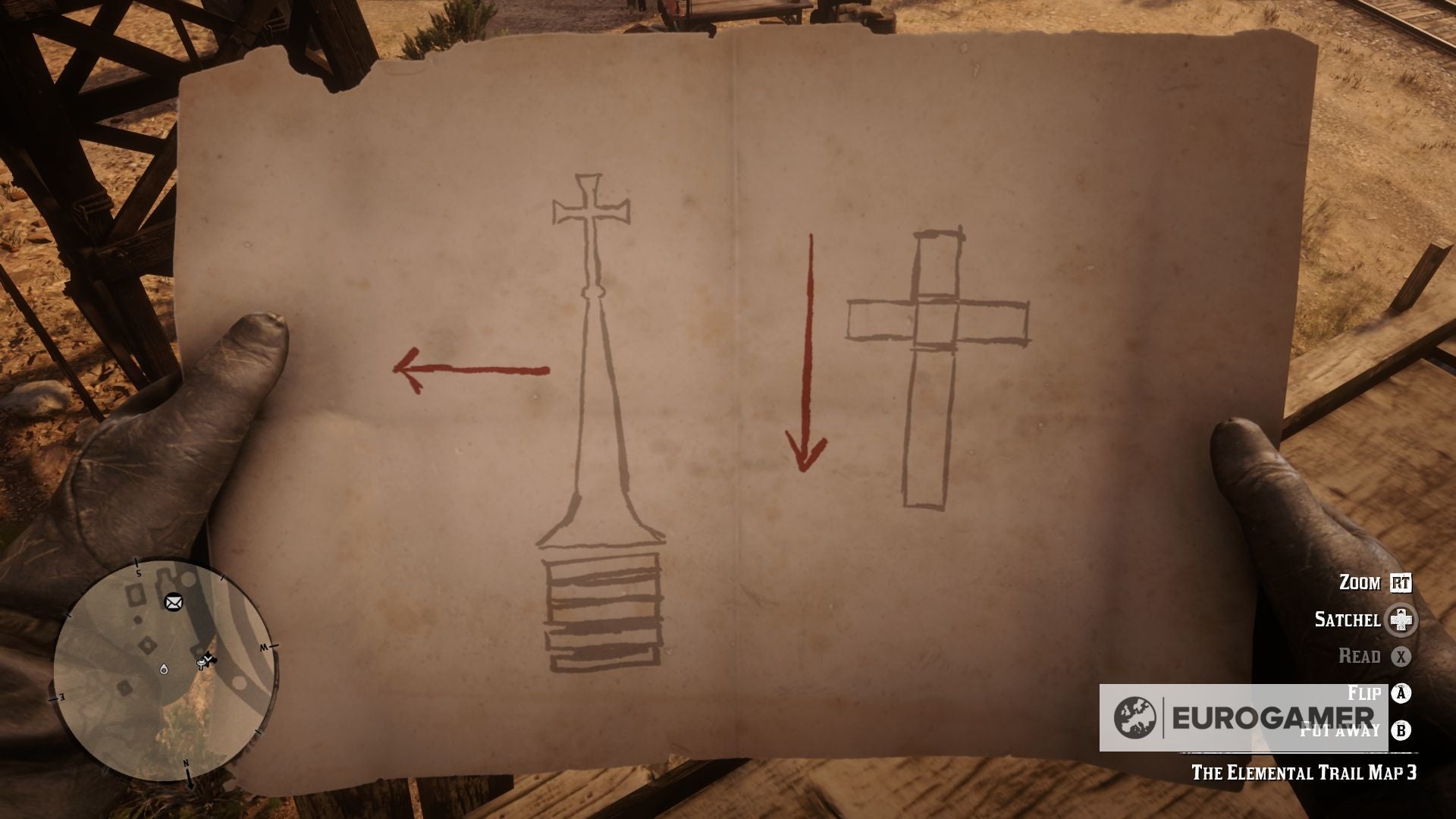
Task: Click the grayed-out X button beside Read
Action: (1401, 656)
